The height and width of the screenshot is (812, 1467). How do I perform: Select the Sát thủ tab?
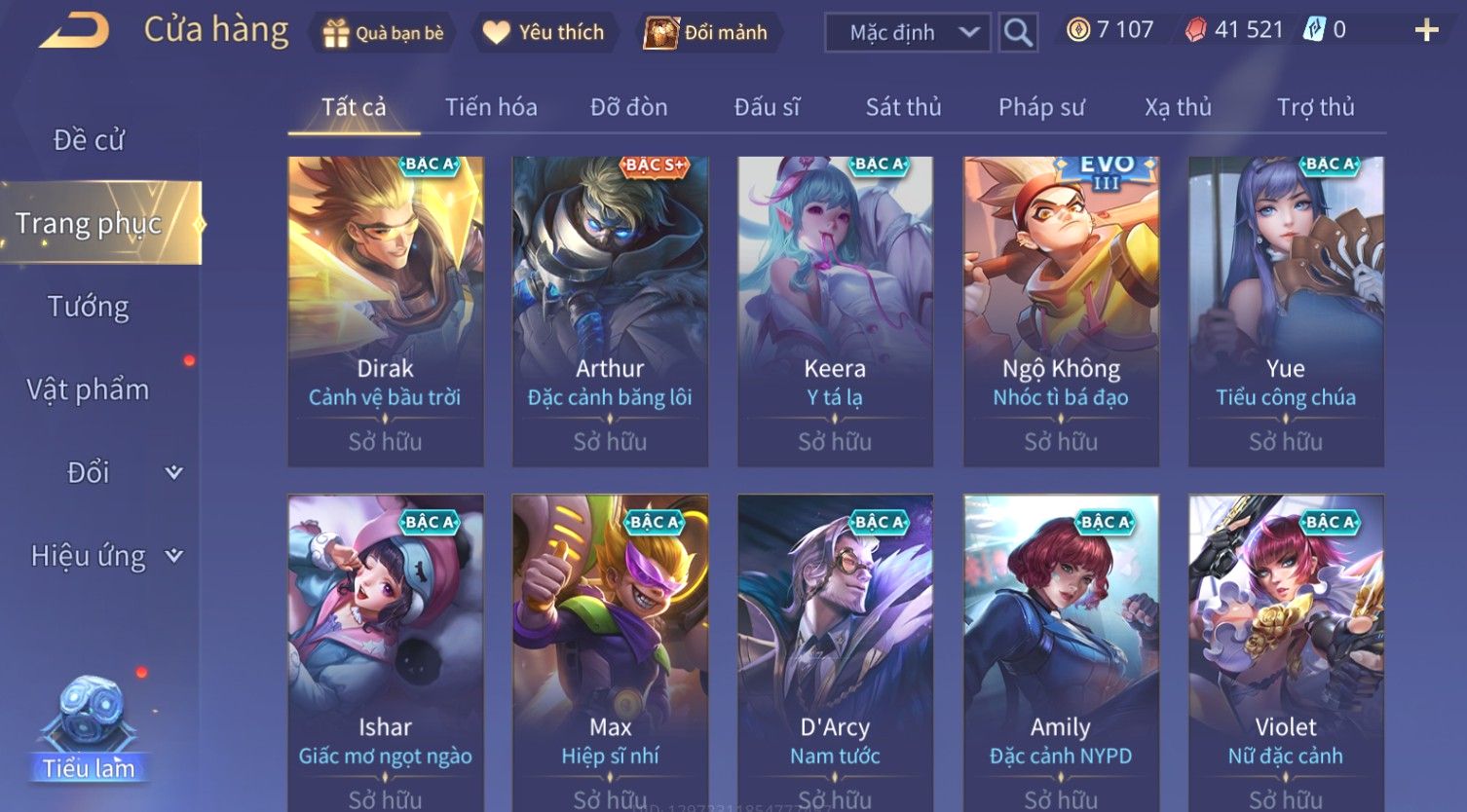903,107
